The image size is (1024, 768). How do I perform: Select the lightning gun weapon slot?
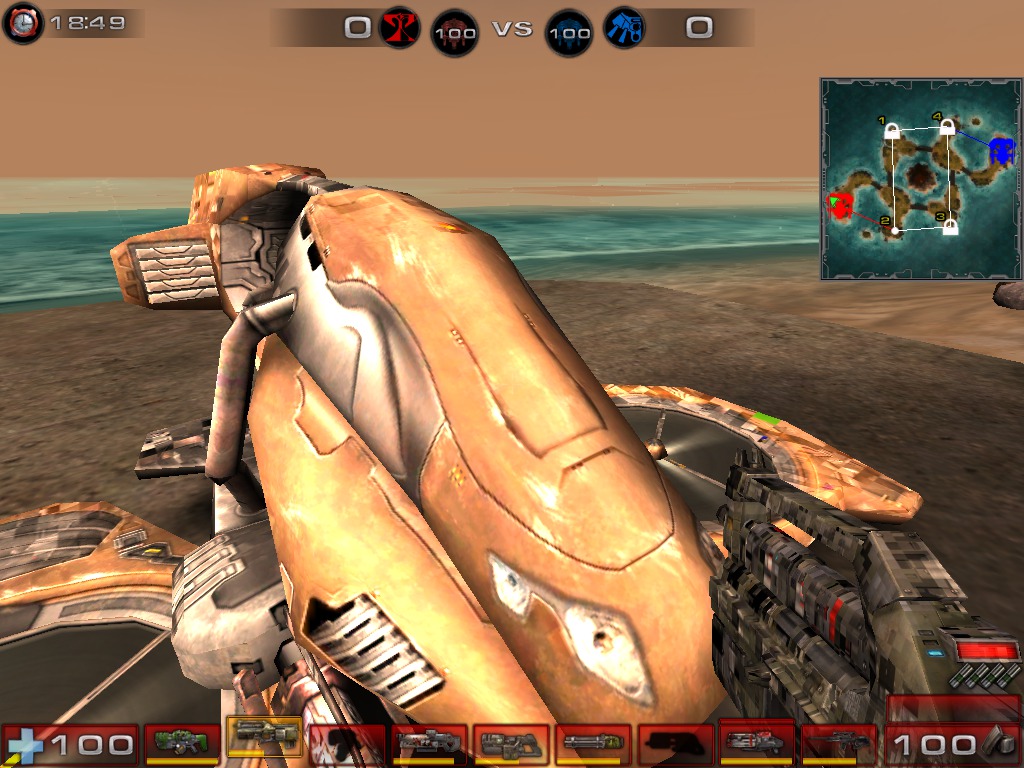click(x=839, y=743)
